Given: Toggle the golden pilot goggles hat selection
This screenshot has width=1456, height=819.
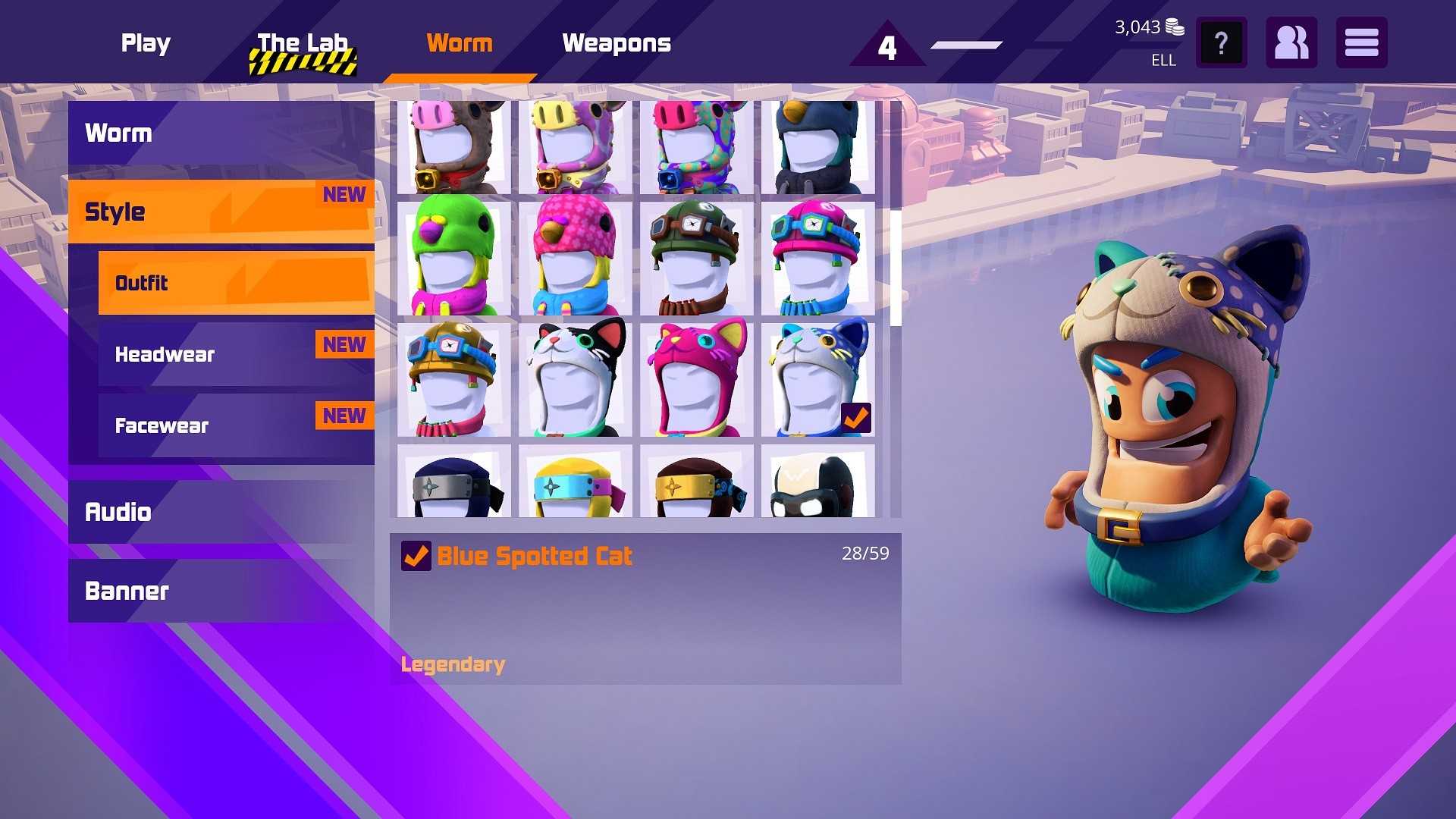Looking at the screenshot, I should (453, 379).
